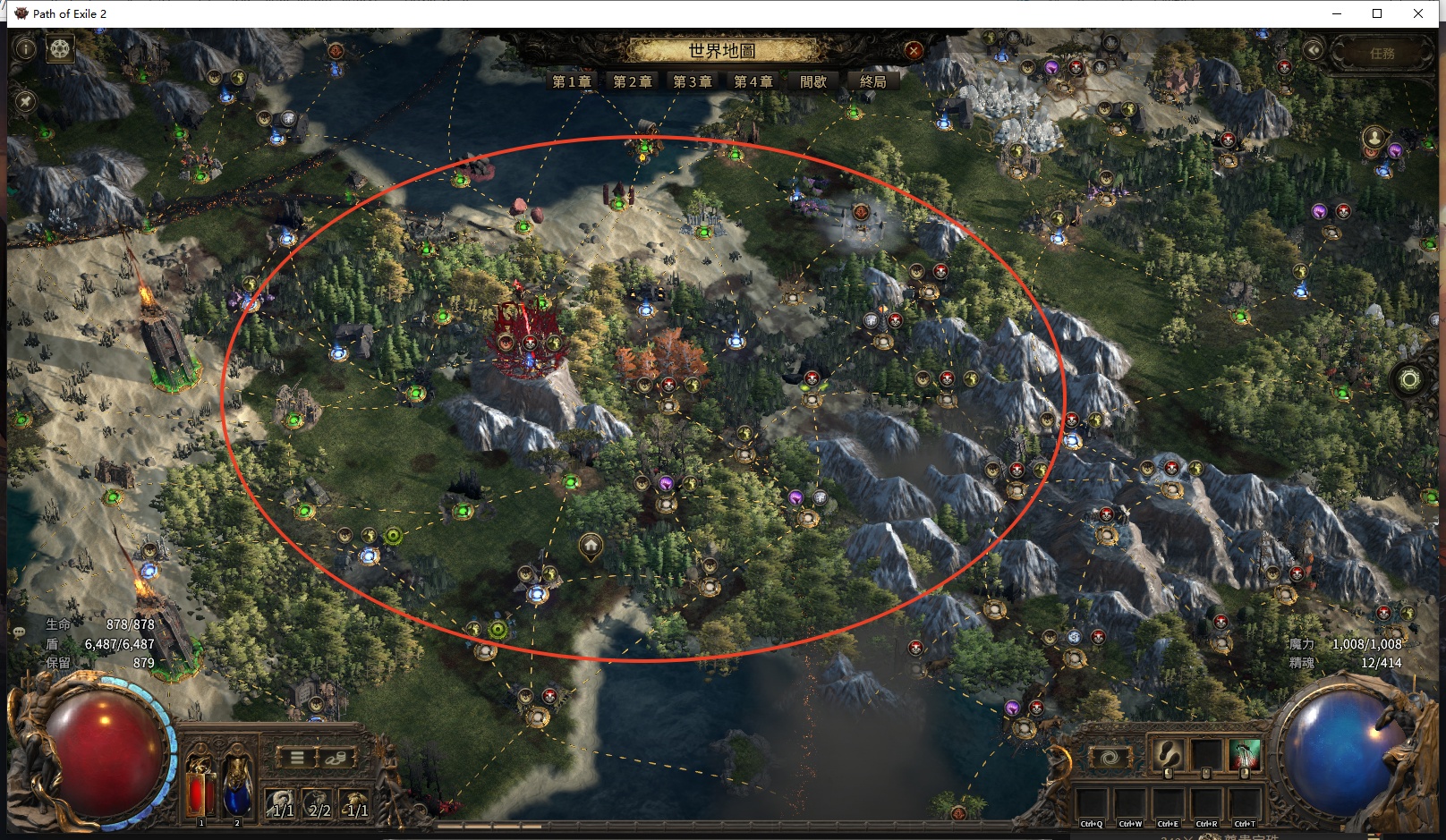Open the 任務 quest panel

[1382, 53]
